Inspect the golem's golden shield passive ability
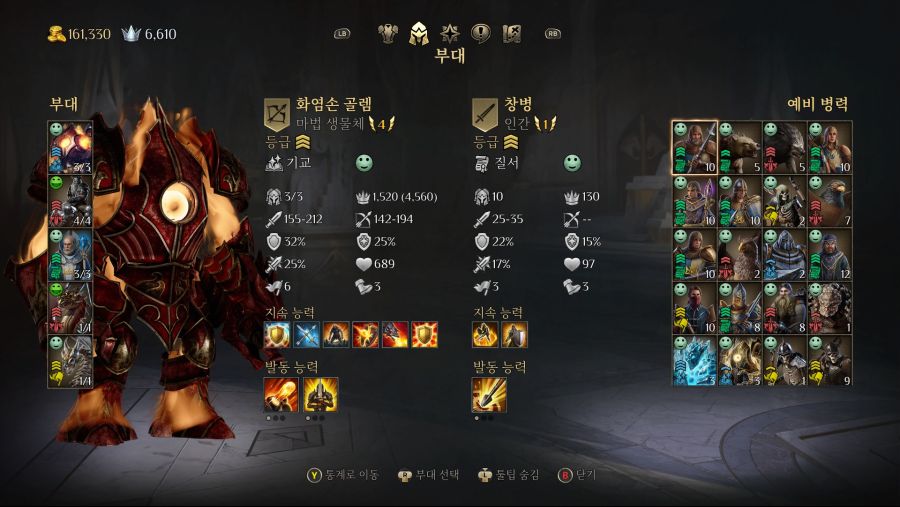The image size is (900, 507). click(277, 335)
